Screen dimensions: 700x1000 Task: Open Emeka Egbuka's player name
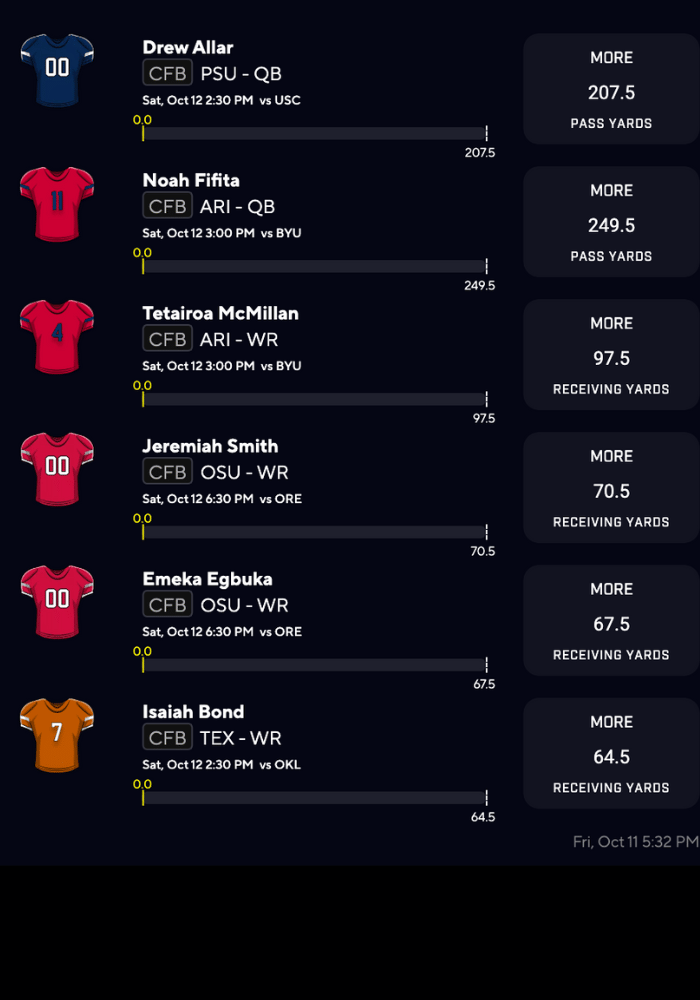point(207,579)
